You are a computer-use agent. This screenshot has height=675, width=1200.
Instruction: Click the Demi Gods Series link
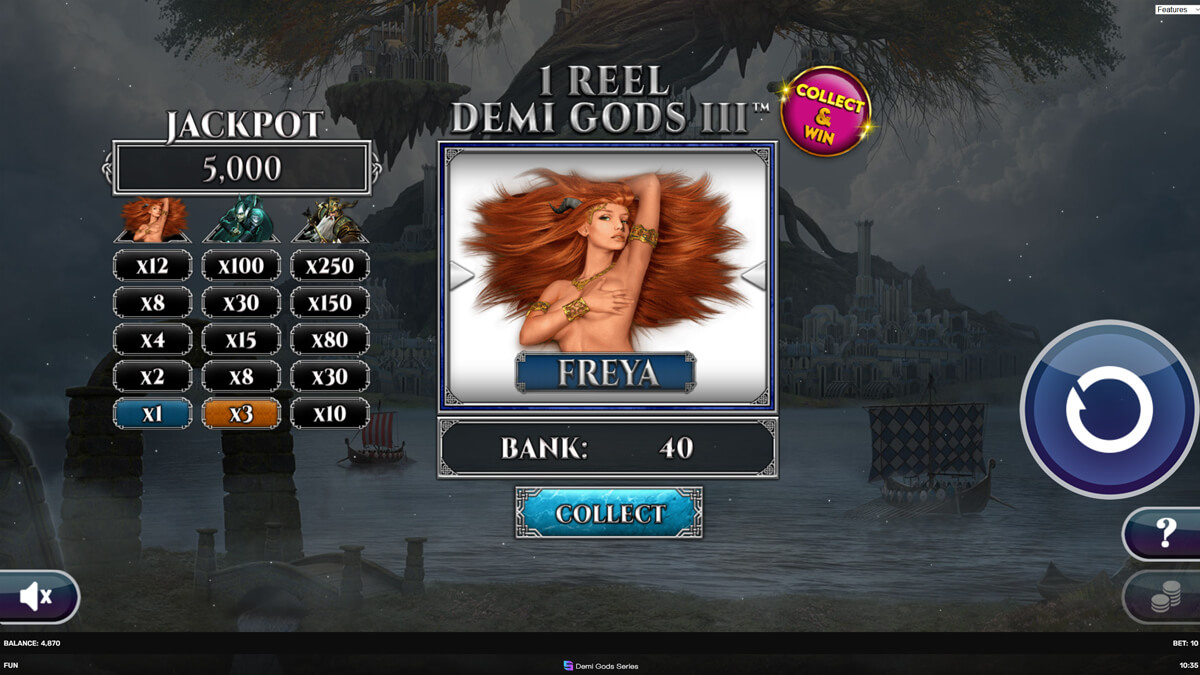tap(601, 666)
